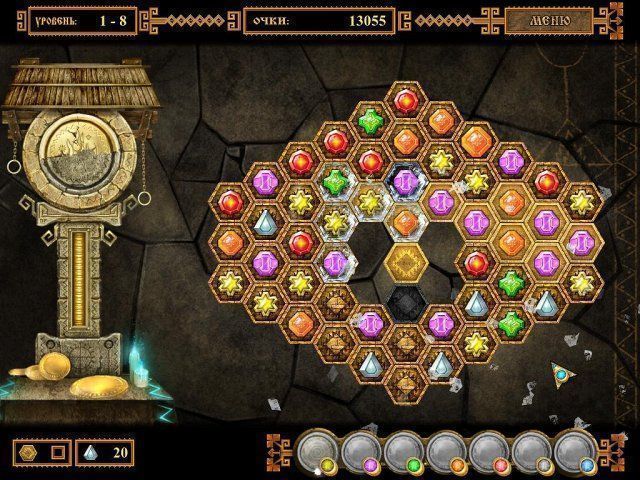Select the topmost green gem on the board
The image size is (640, 480).
click(370, 120)
